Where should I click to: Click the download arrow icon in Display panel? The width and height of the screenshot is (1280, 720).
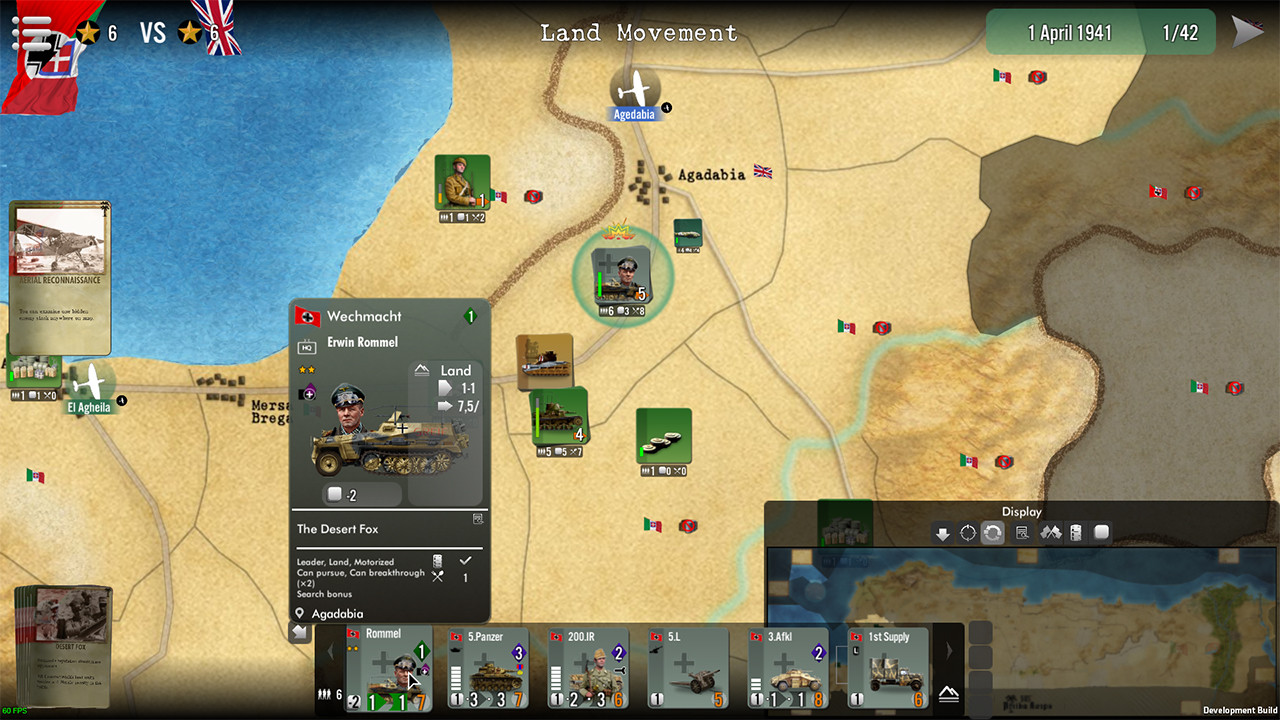click(x=942, y=532)
